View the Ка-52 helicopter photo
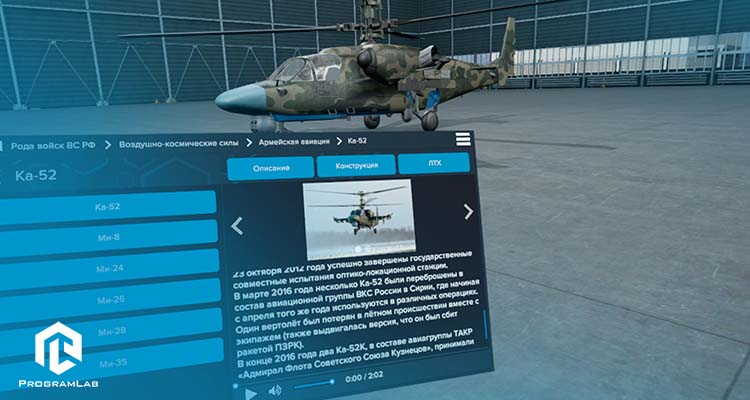Viewport: 750px width, 400px height. [357, 220]
